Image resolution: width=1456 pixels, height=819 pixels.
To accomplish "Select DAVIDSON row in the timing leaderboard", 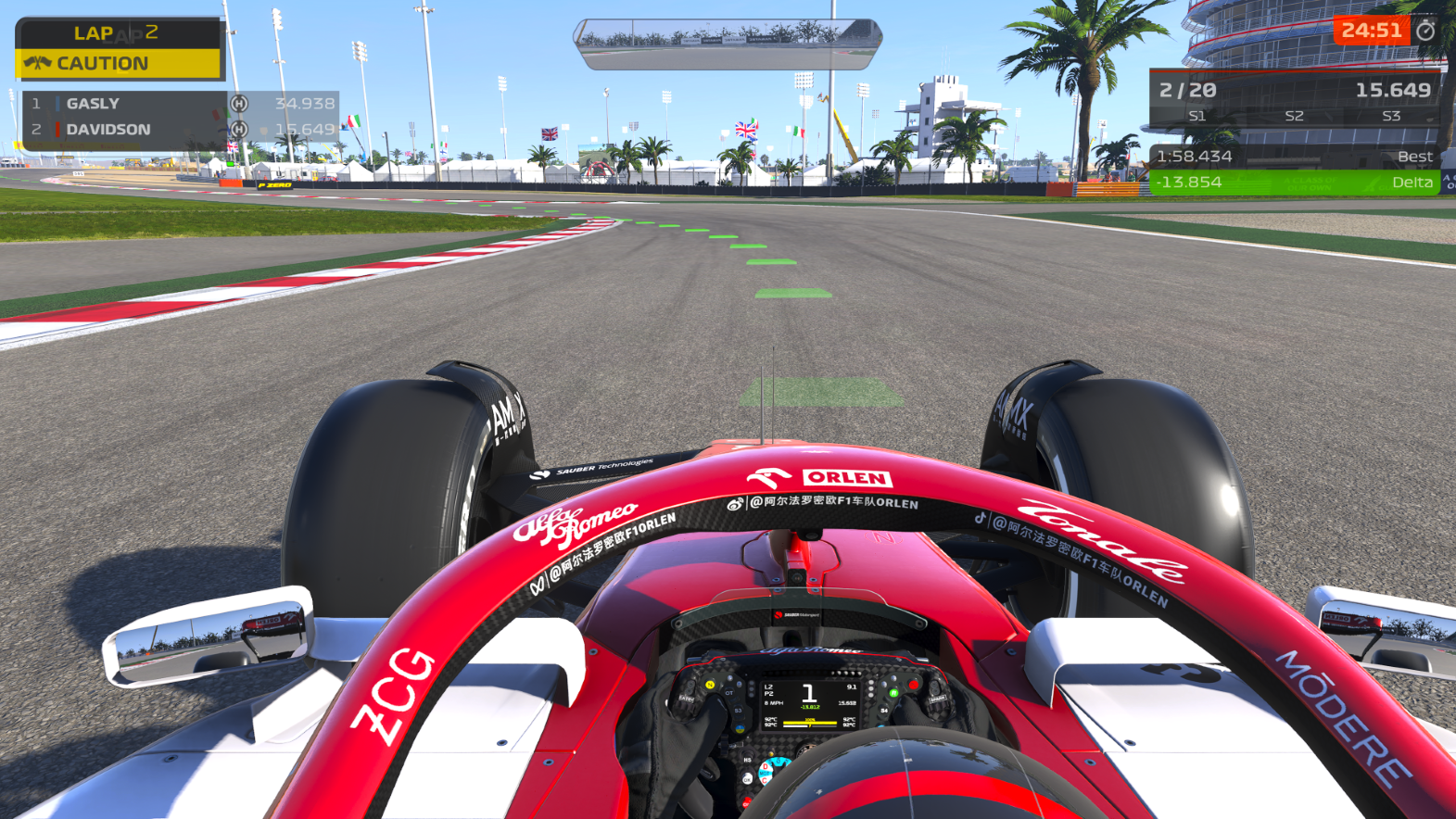I will pyautogui.click(x=181, y=130).
